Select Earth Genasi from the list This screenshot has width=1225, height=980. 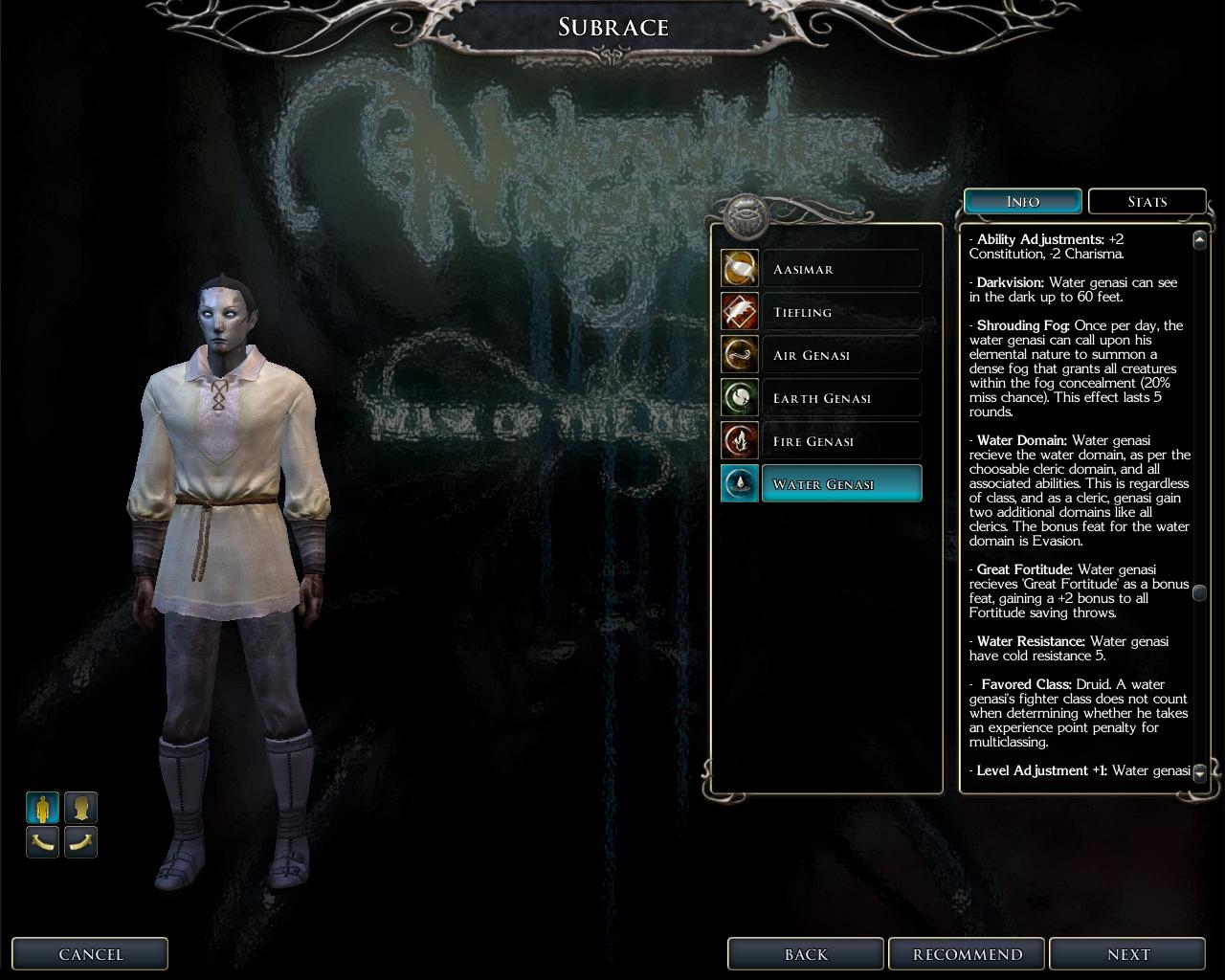pos(841,398)
